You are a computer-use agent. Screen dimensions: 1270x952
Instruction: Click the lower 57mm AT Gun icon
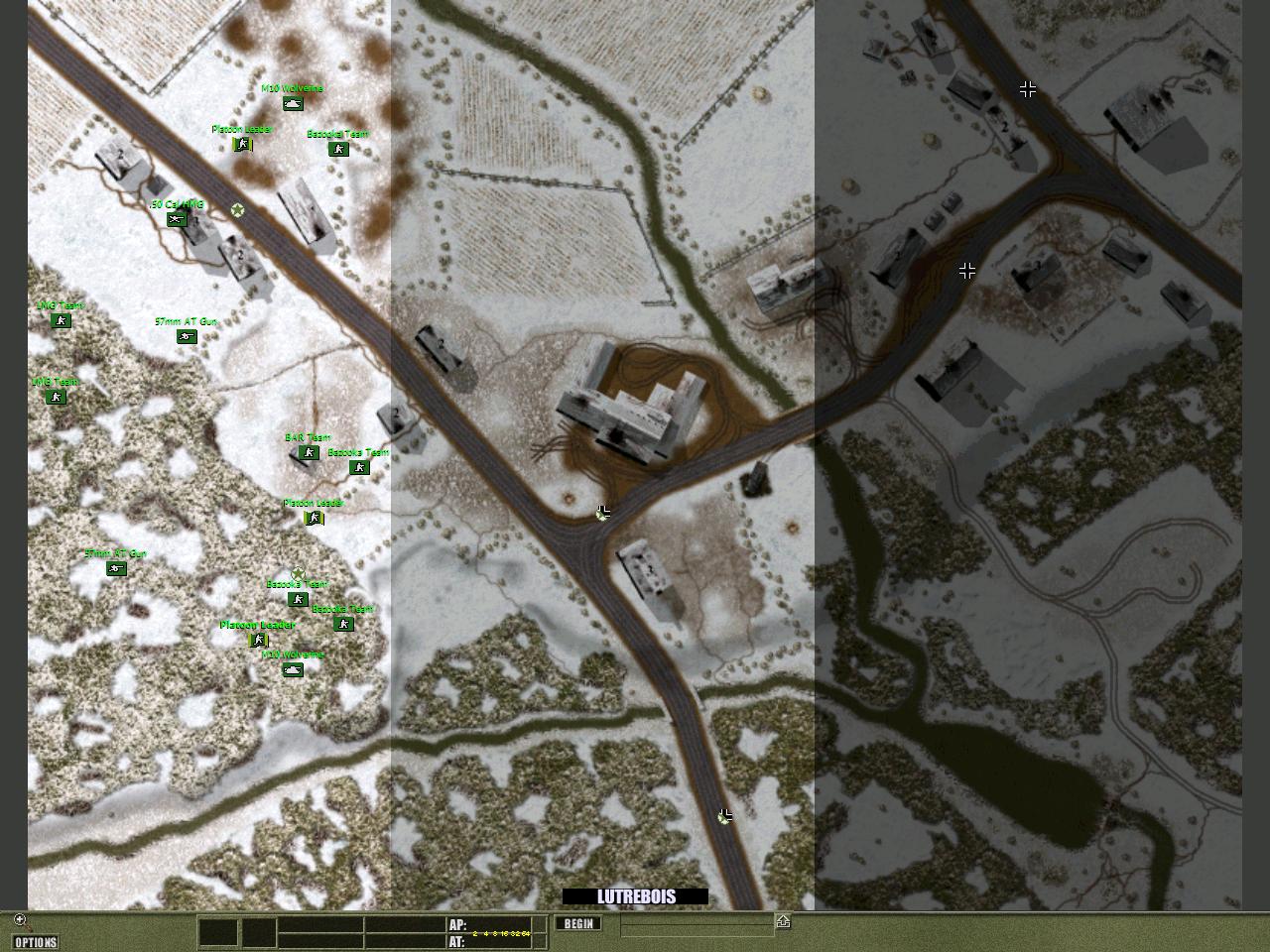pos(116,569)
